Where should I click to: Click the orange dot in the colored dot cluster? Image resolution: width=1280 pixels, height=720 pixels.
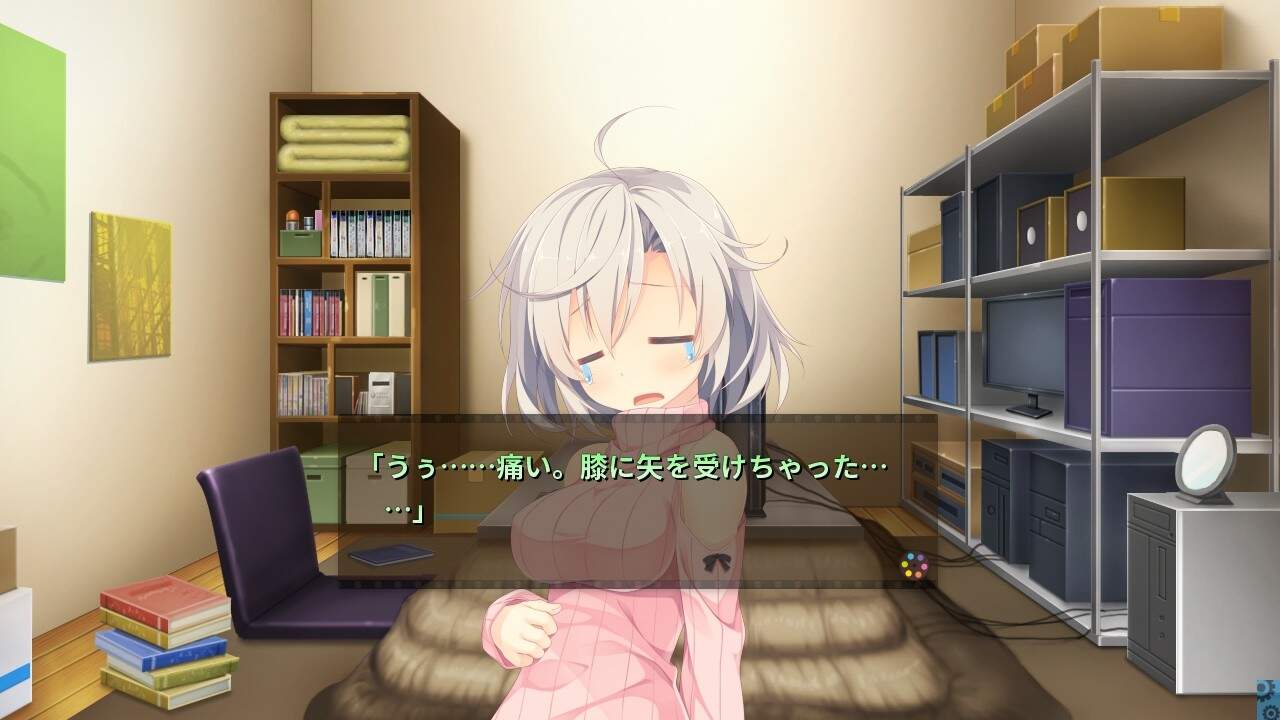tap(918, 574)
